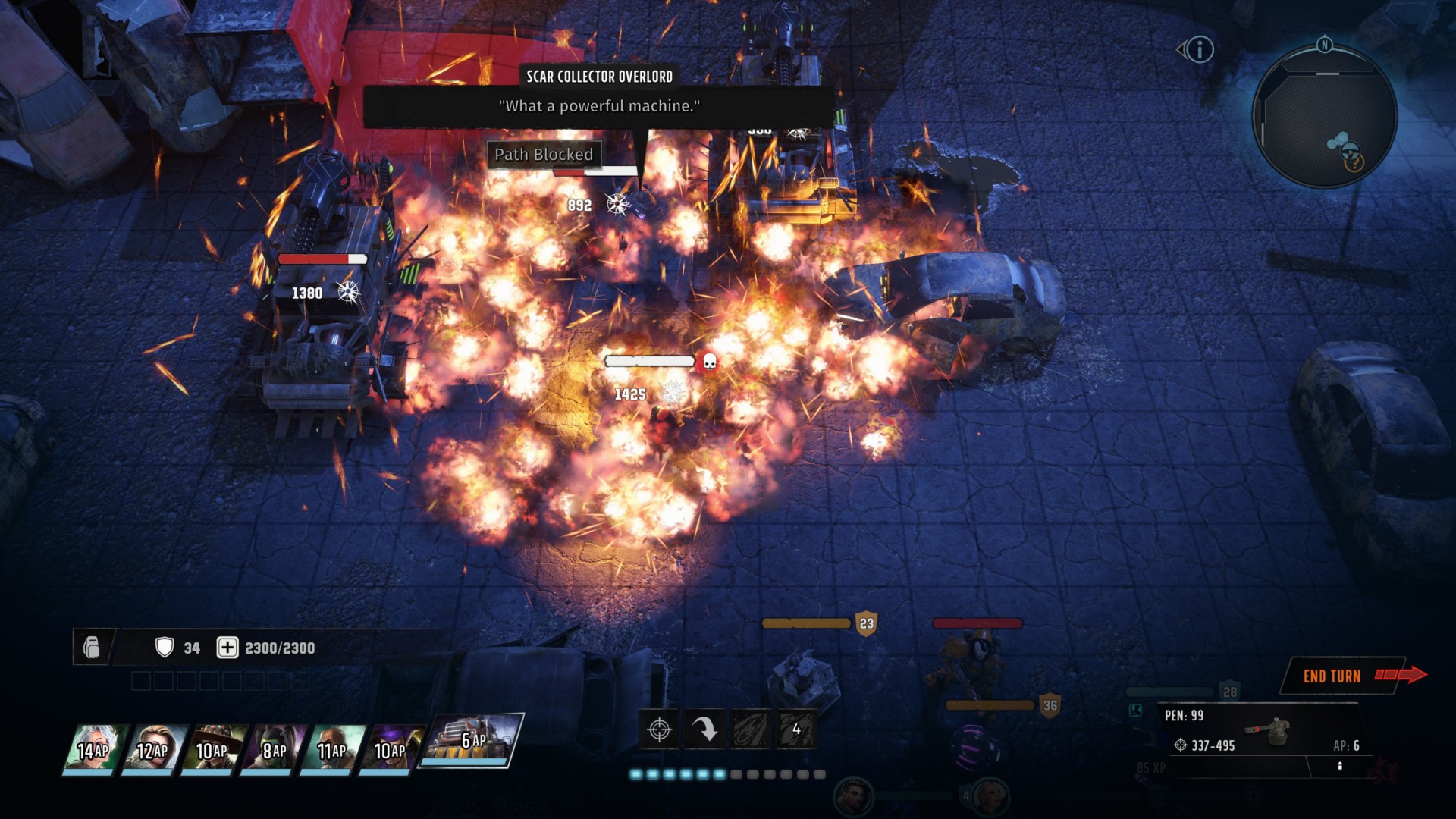This screenshot has width=1456, height=819.
Task: Select the blonde squad member with 12 AP
Action: click(x=152, y=749)
